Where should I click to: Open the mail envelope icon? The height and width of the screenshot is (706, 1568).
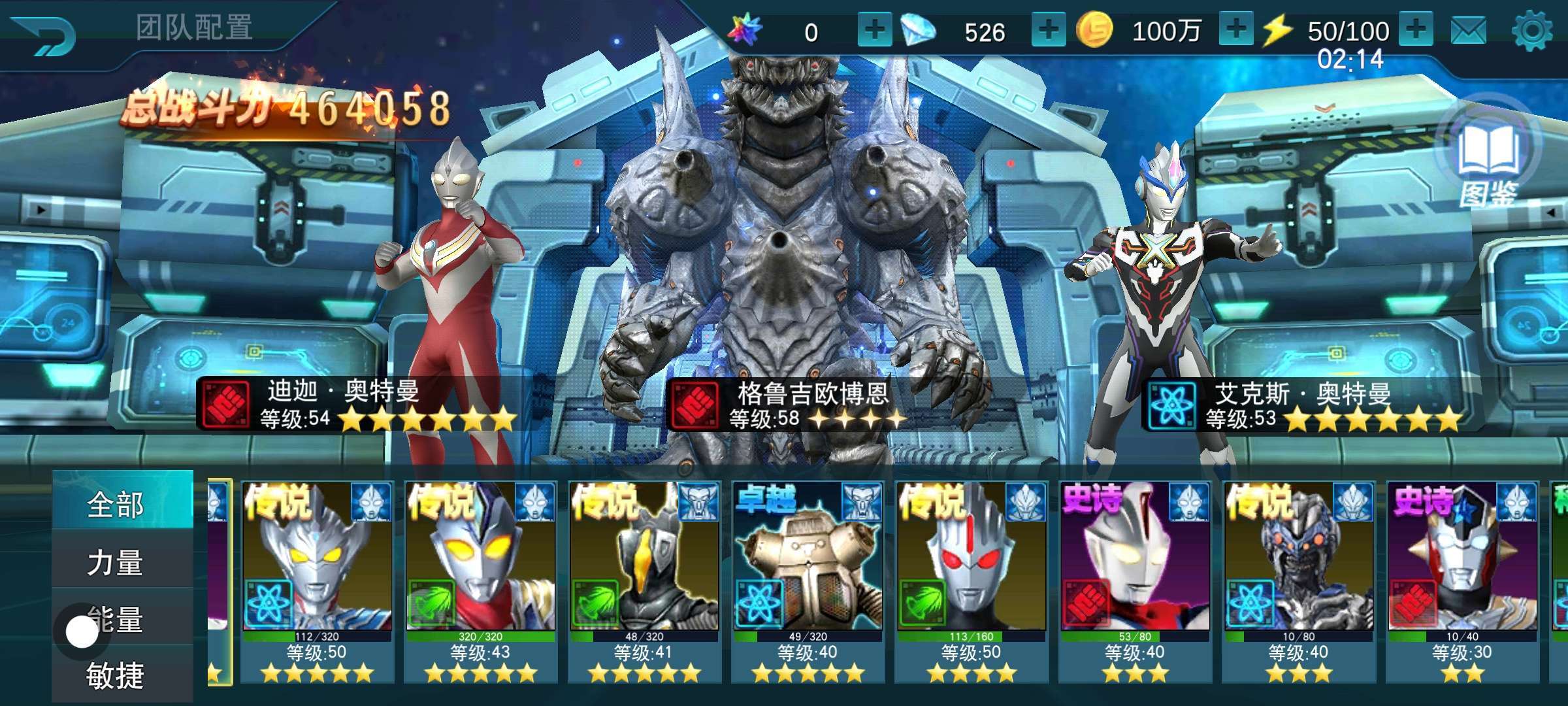pos(1468,31)
